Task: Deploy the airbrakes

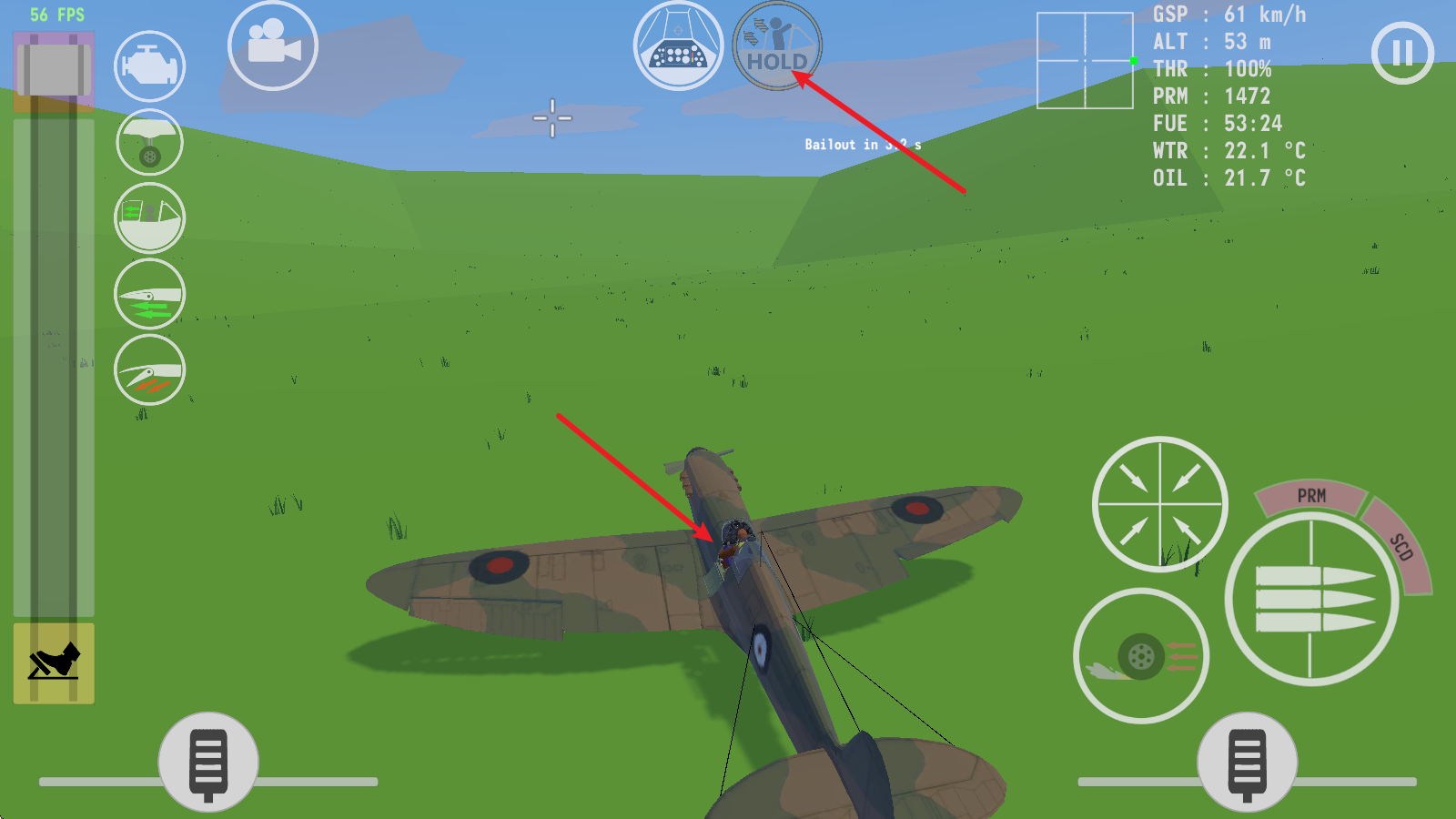Action: click(150, 369)
